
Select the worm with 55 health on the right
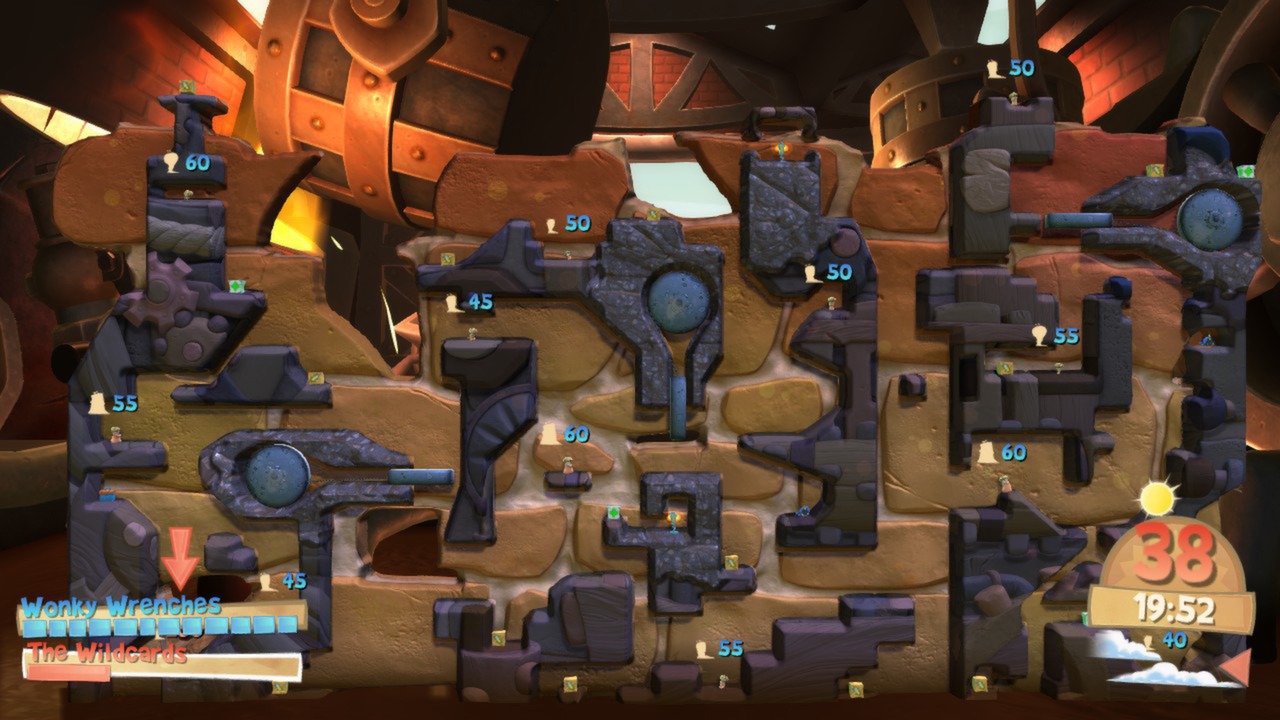[x=1060, y=368]
